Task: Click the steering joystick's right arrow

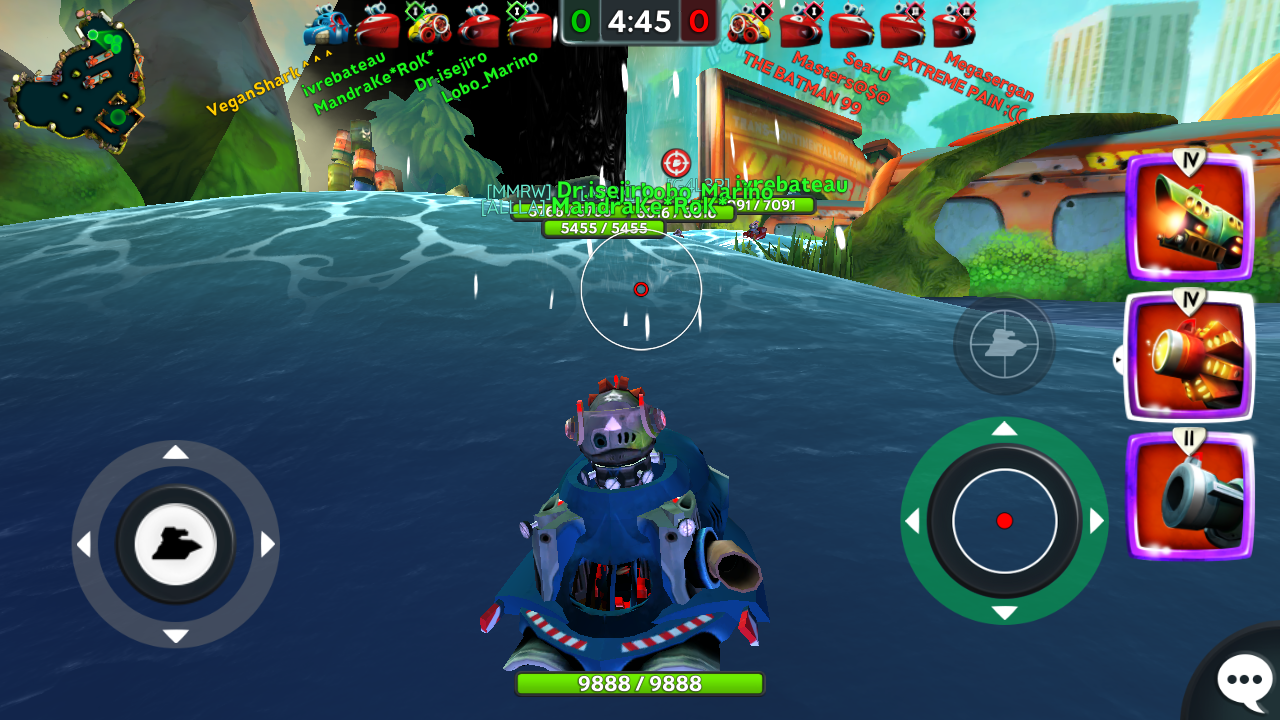Action: [267, 545]
